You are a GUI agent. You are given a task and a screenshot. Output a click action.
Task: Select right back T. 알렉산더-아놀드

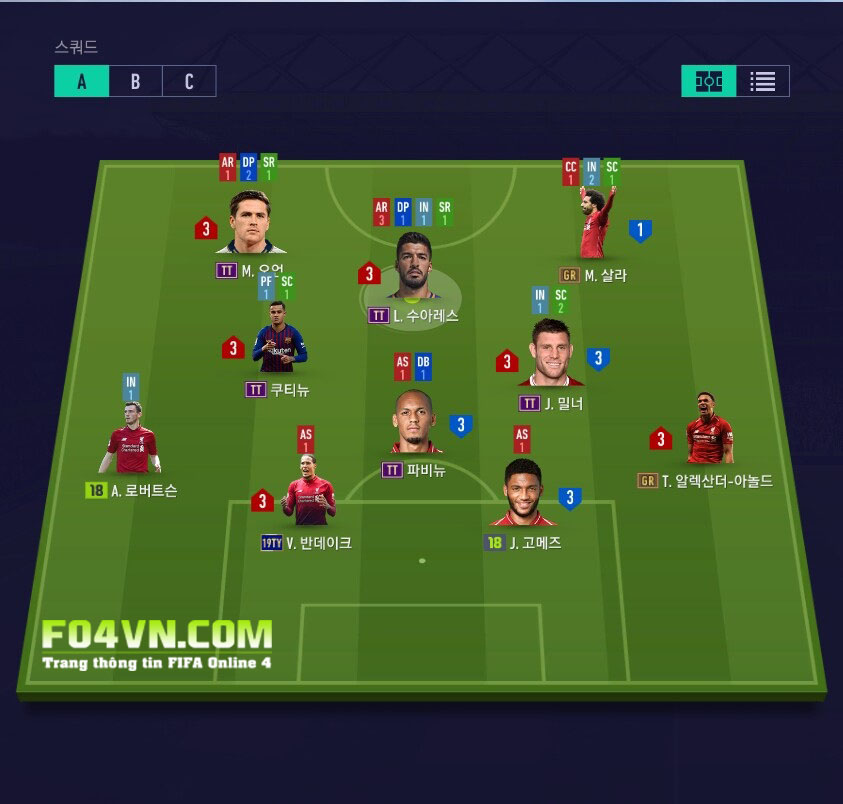709,432
